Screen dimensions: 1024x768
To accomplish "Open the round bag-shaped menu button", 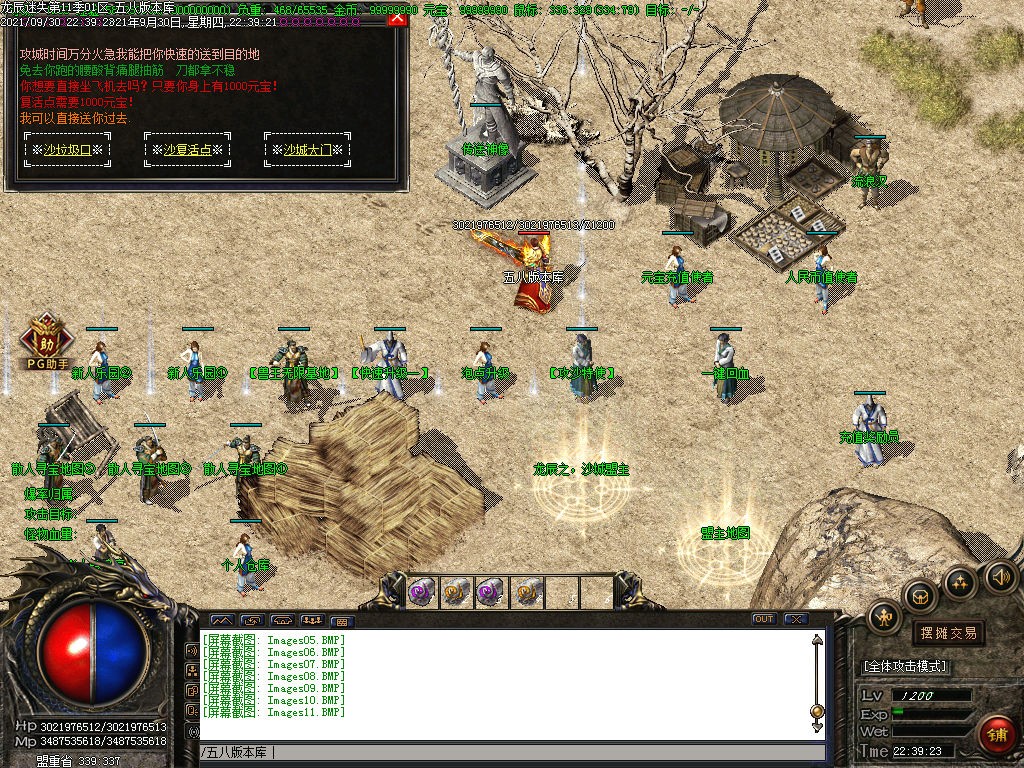I will pyautogui.click(x=920, y=597).
